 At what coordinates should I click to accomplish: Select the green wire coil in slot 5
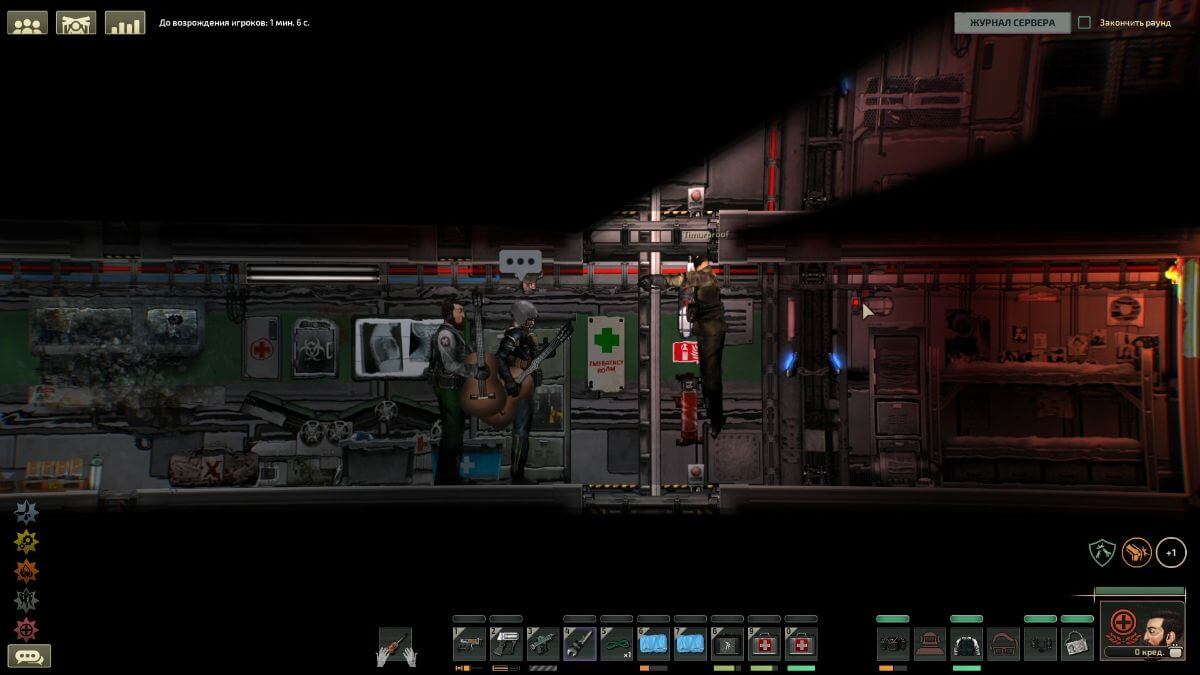click(617, 643)
